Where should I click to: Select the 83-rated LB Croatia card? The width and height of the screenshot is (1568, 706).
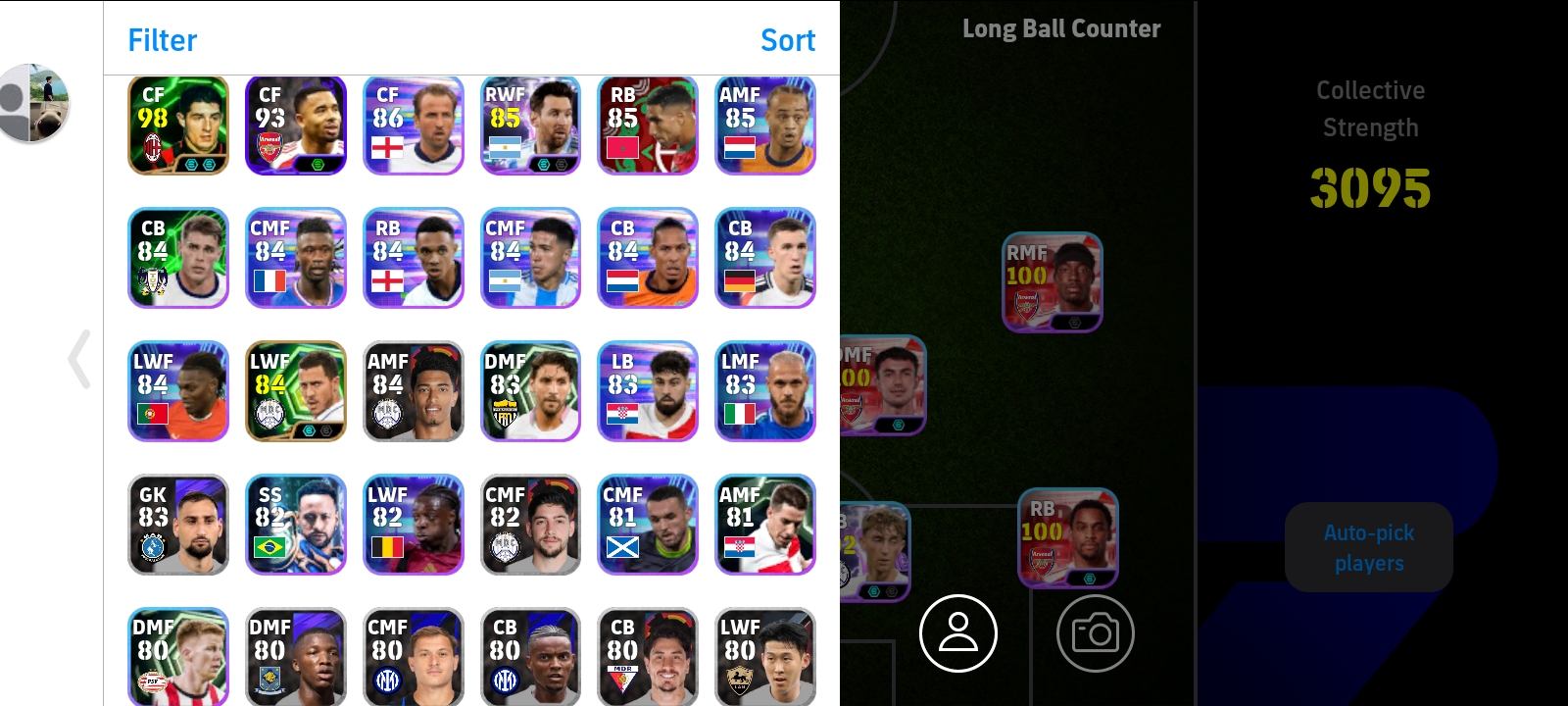[648, 391]
